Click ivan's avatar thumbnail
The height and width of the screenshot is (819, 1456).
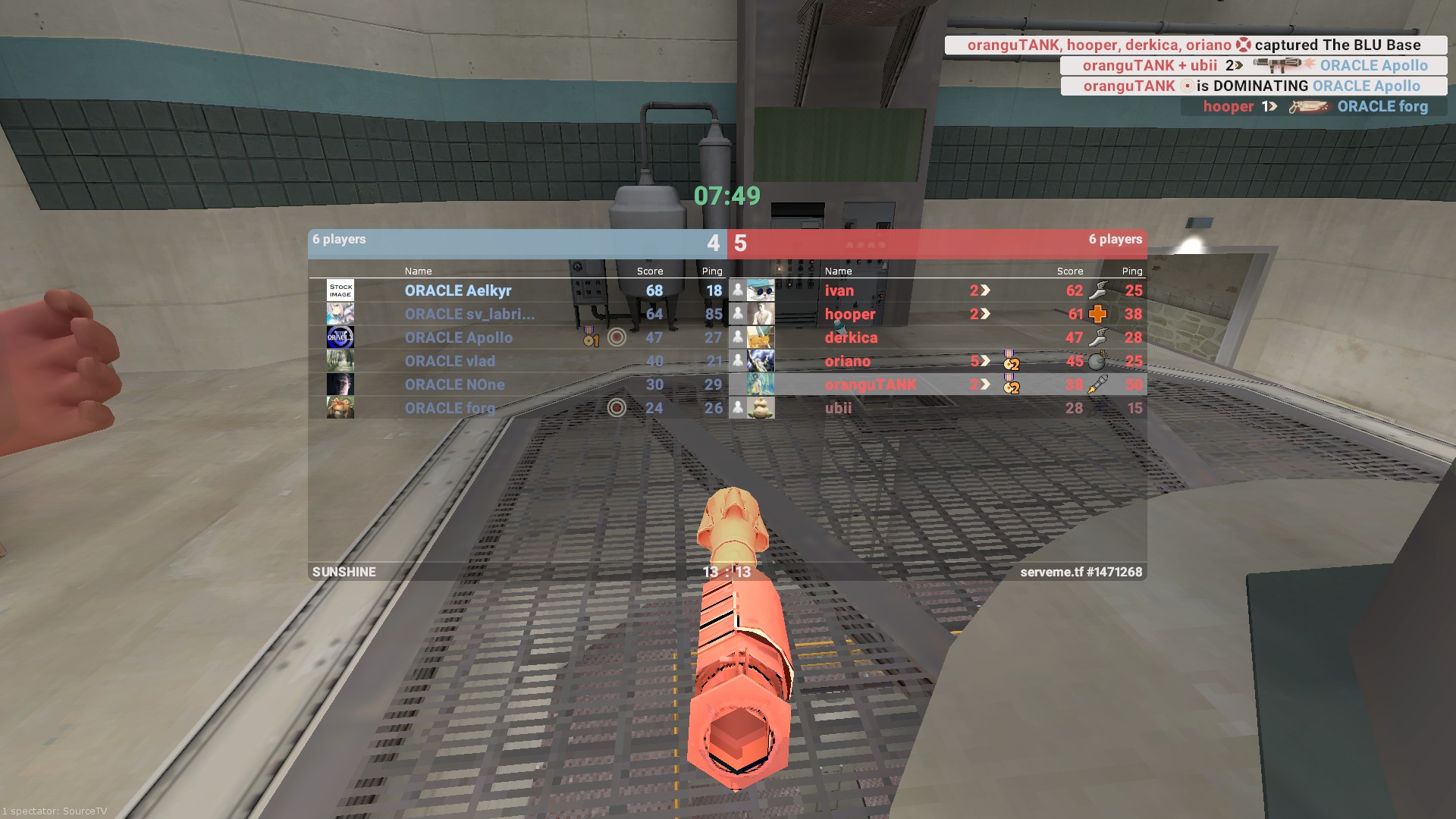click(761, 290)
